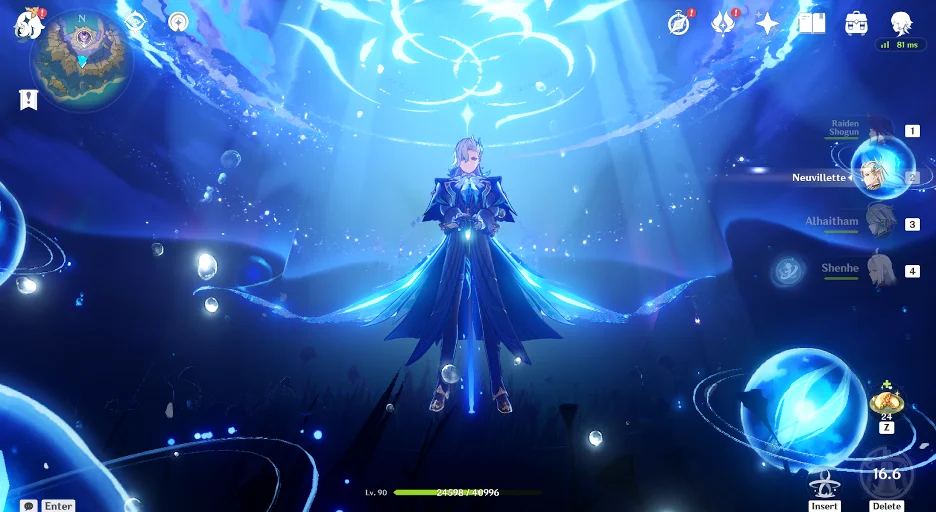936x512 pixels.
Task: Open the inventory backpack
Action: (856, 23)
